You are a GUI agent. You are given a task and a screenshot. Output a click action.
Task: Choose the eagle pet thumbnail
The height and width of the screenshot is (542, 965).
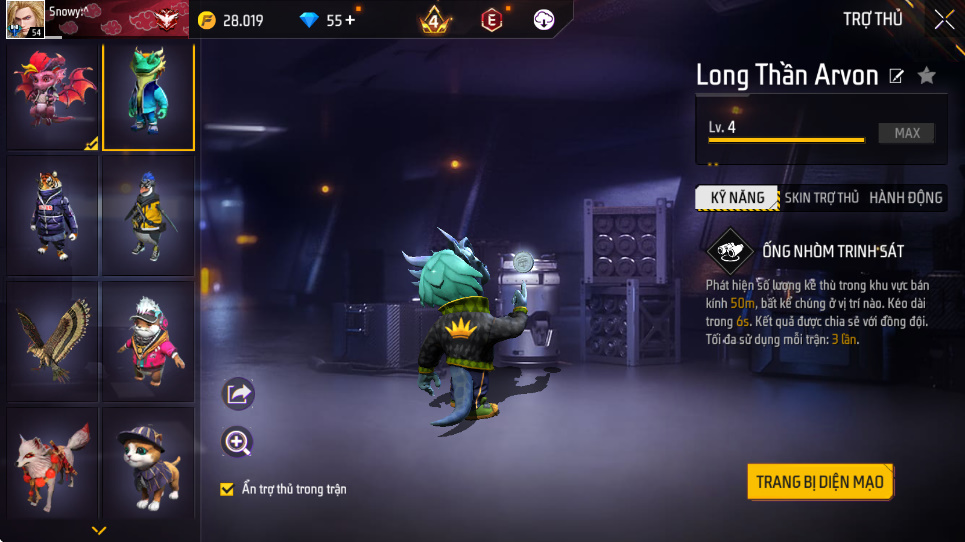53,340
